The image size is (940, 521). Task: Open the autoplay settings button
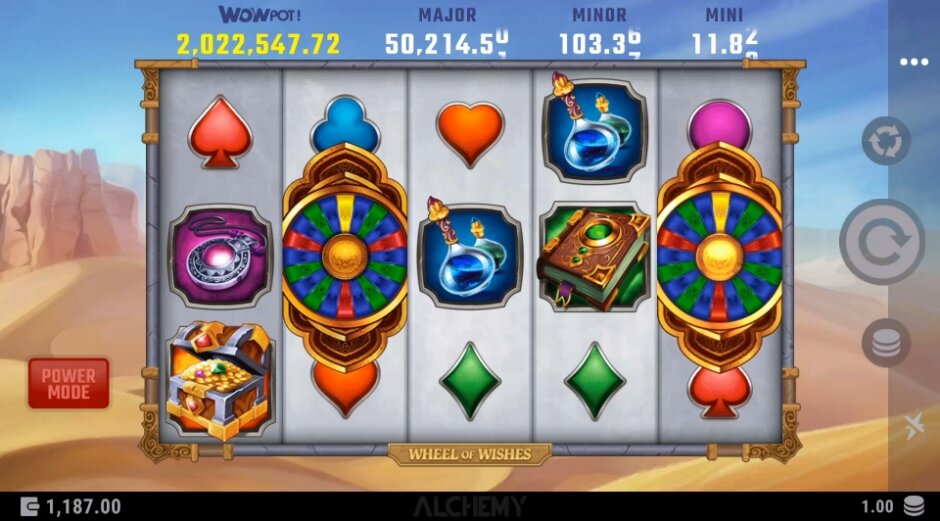pyautogui.click(x=886, y=141)
